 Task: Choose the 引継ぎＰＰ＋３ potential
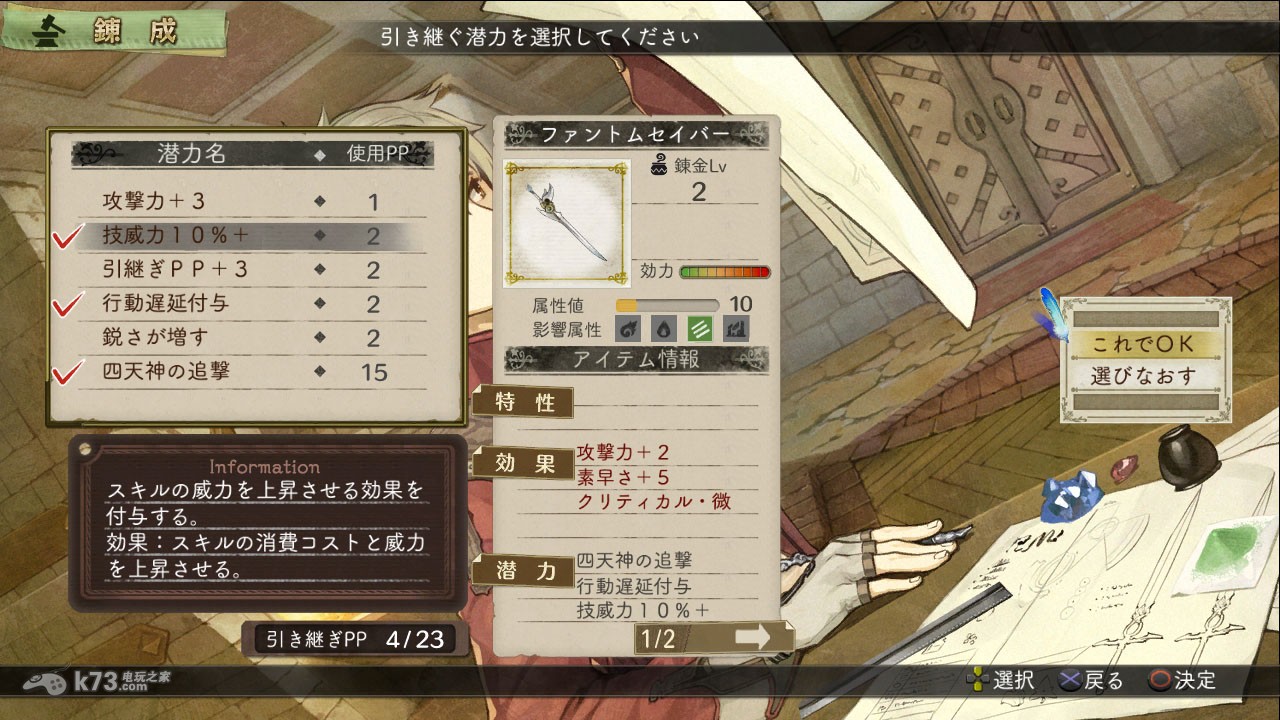(x=250, y=270)
